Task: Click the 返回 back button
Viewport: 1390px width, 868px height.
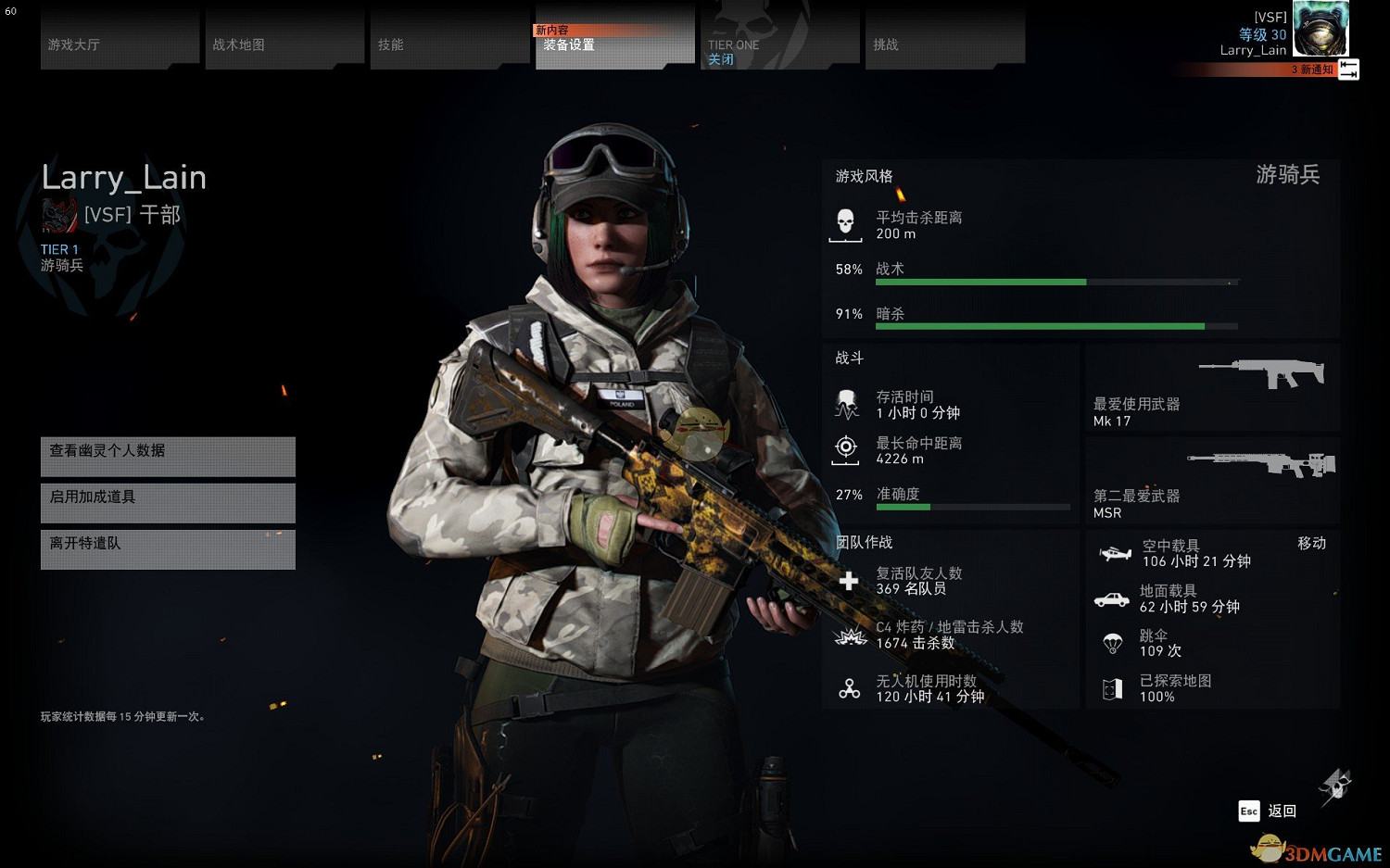Action: click(1270, 811)
